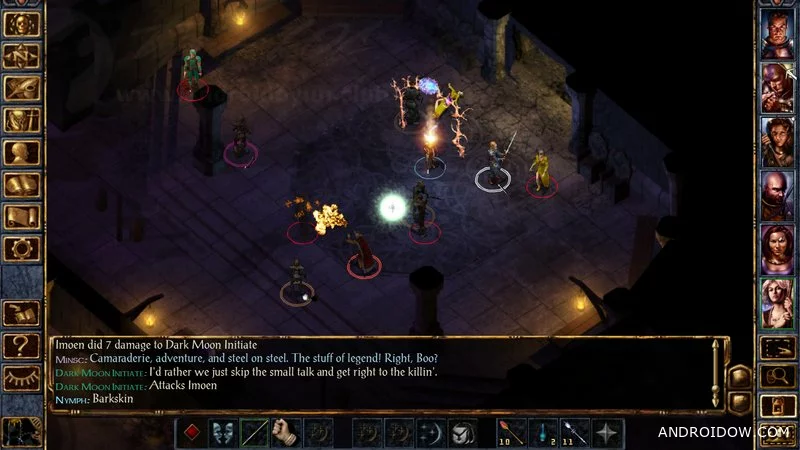The width and height of the screenshot is (800, 450).
Task: Activate the twin masks action
Action: coord(224,431)
